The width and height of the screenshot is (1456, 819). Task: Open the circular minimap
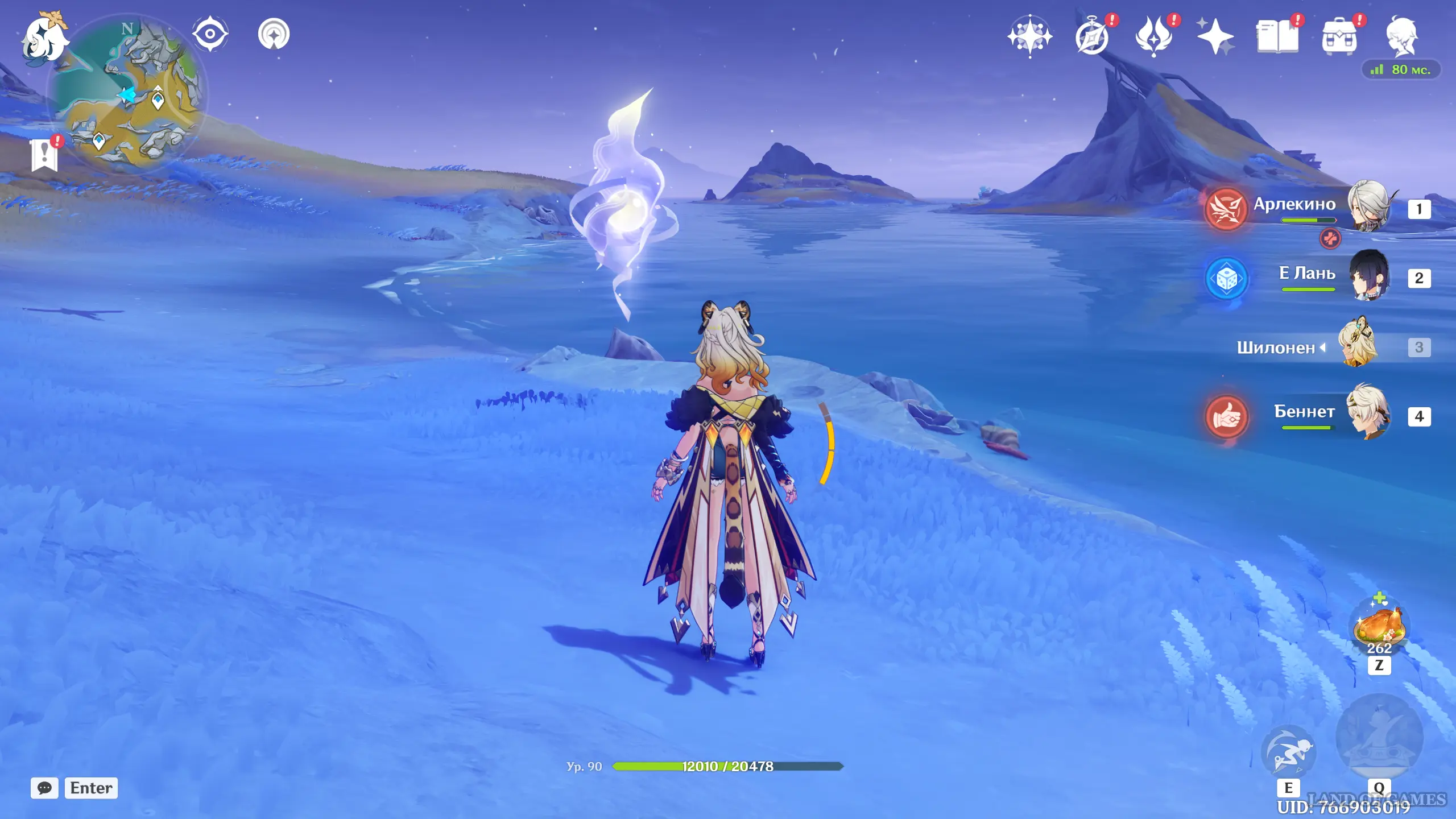127,91
